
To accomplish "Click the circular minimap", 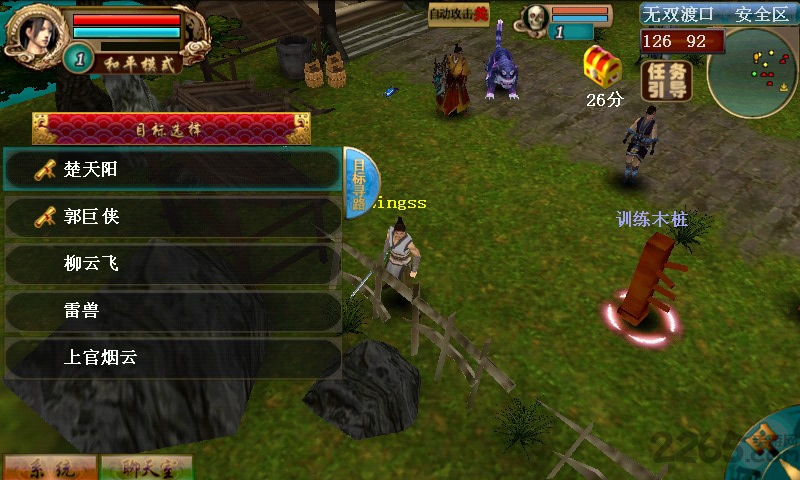I will [x=750, y=73].
